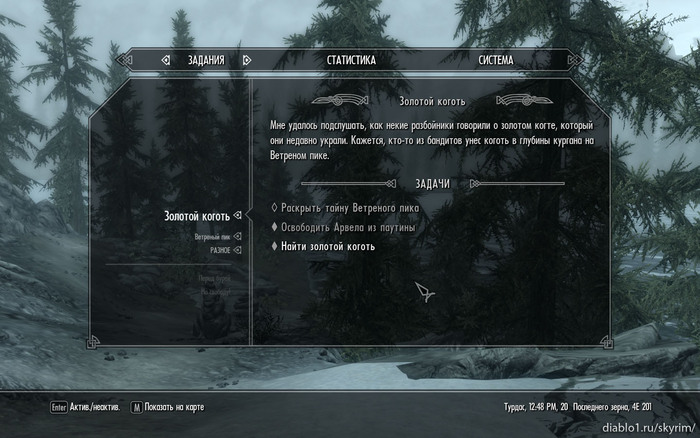Select objective Найти золотой коготь

pyautogui.click(x=328, y=246)
